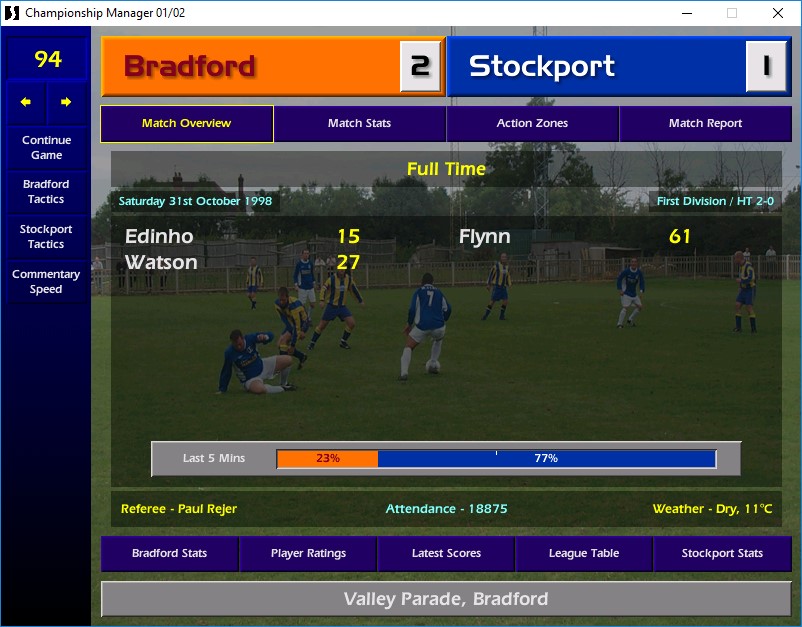Viewport: 802px width, 627px height.
Task: Click the Valley Parade, Bradford stadium bar
Action: pos(446,600)
